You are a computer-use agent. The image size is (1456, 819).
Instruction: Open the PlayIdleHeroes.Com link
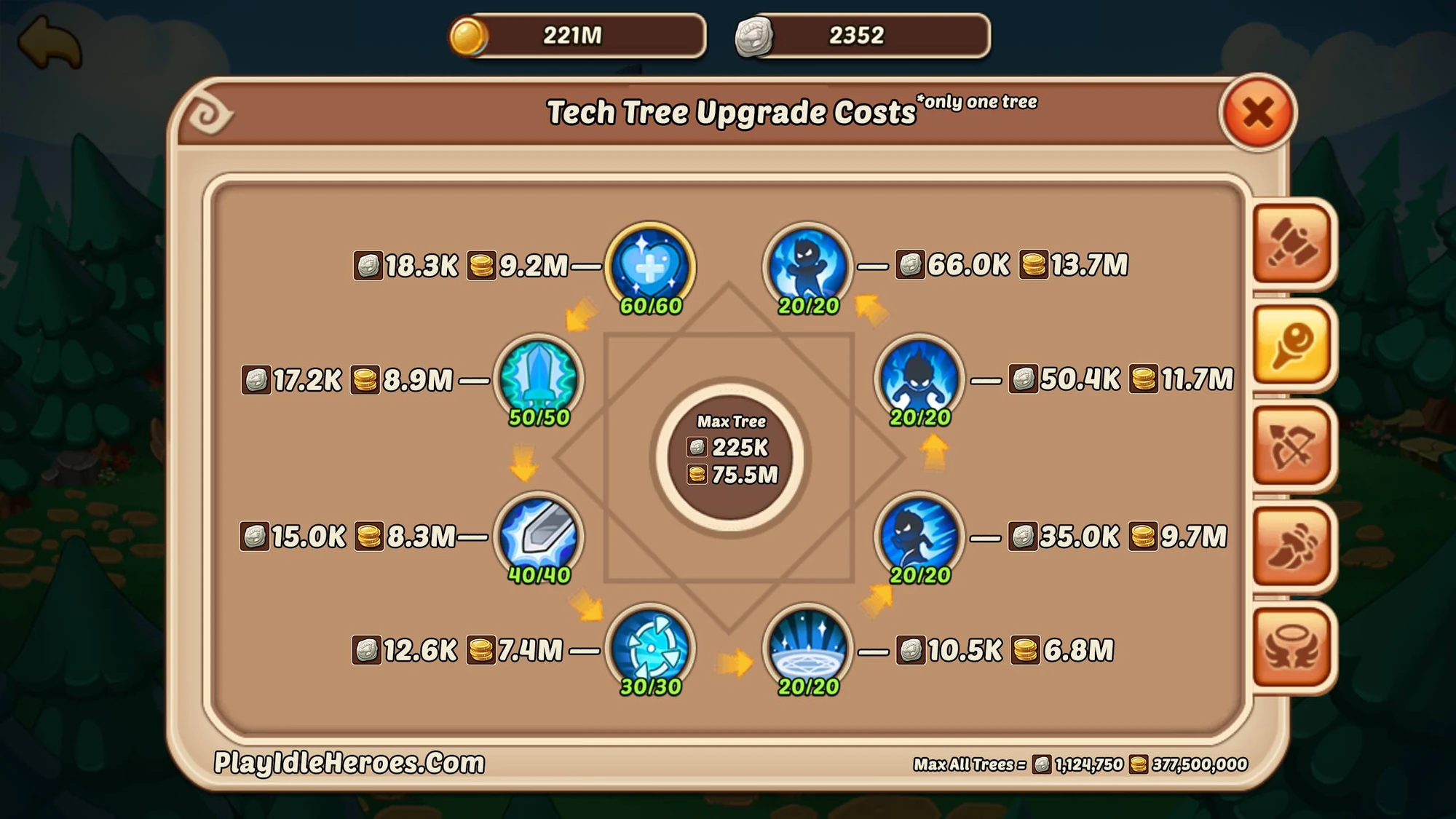349,761
